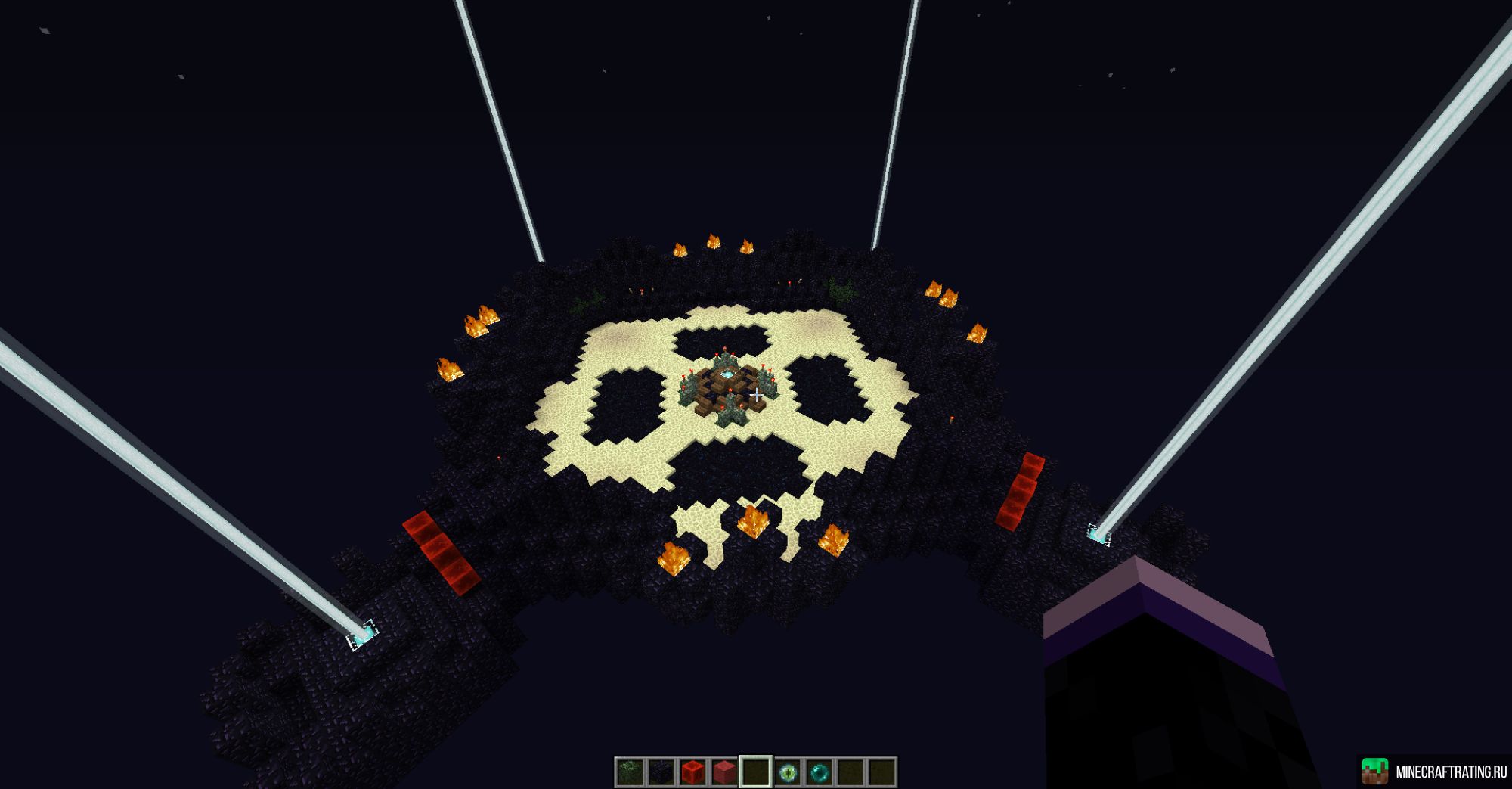
Task: Select the obsidian block hotbar slot
Action: pyautogui.click(x=662, y=773)
